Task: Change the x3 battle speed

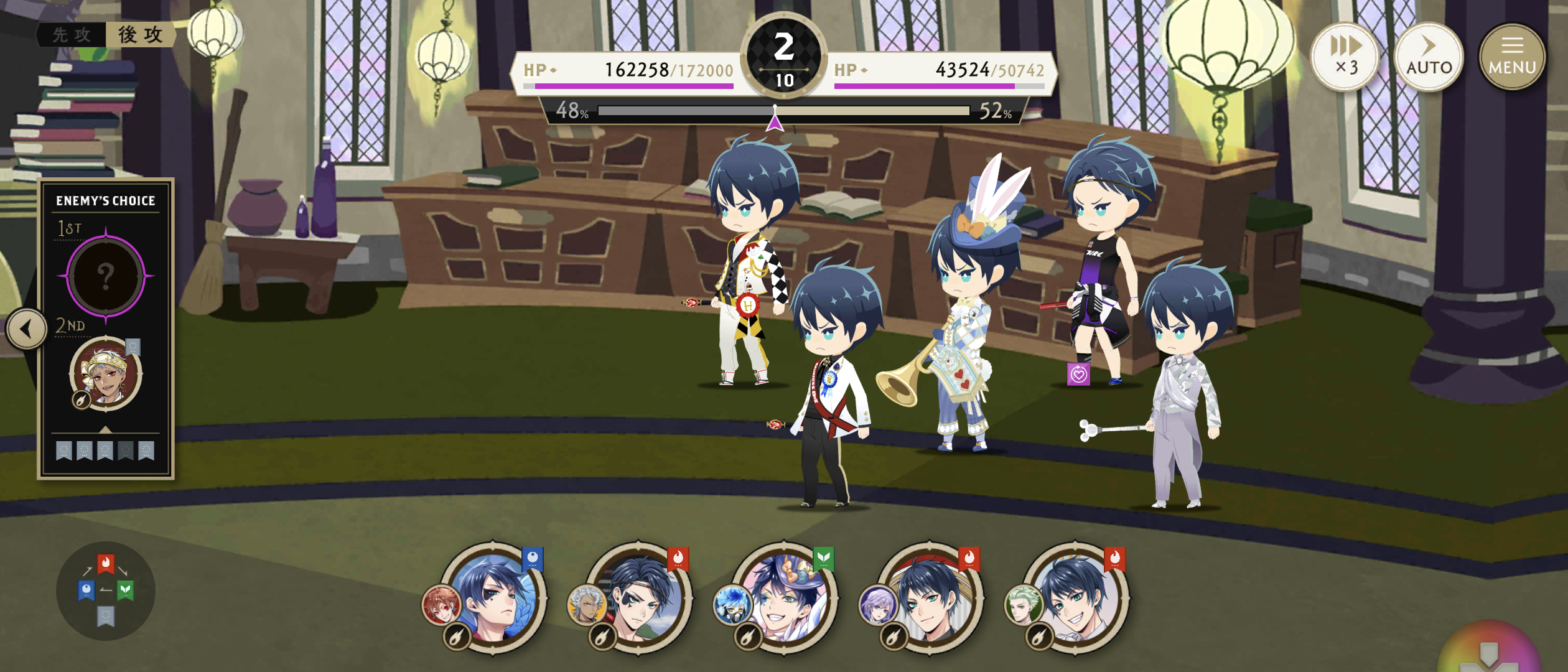Action: 1345,57
